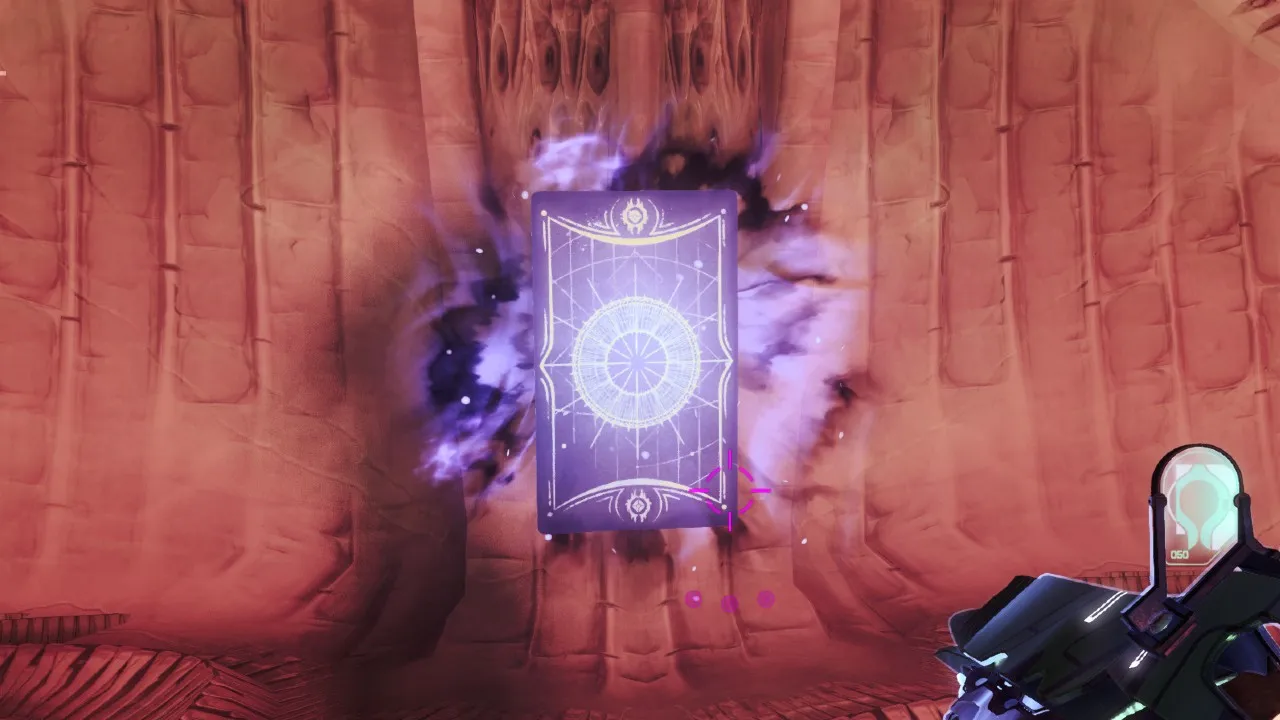
Task: Click the pink marker at the screen's left edge
Action: (x=4, y=72)
